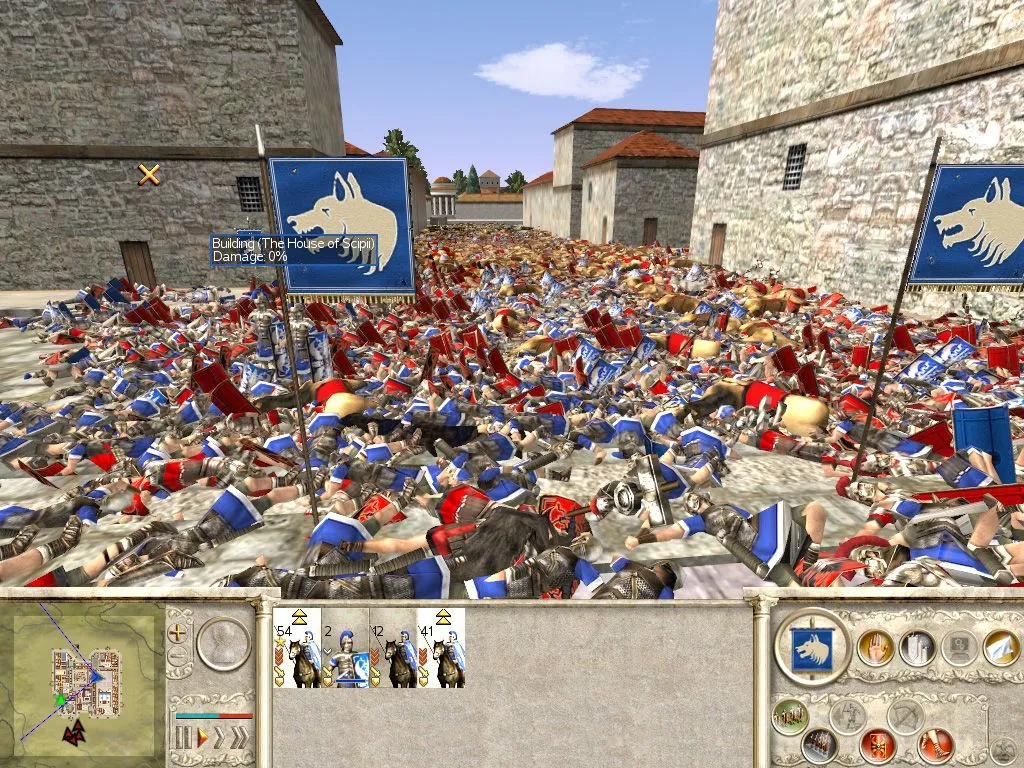
Task: Click the white flag withdraw button
Action: tap(1000, 648)
